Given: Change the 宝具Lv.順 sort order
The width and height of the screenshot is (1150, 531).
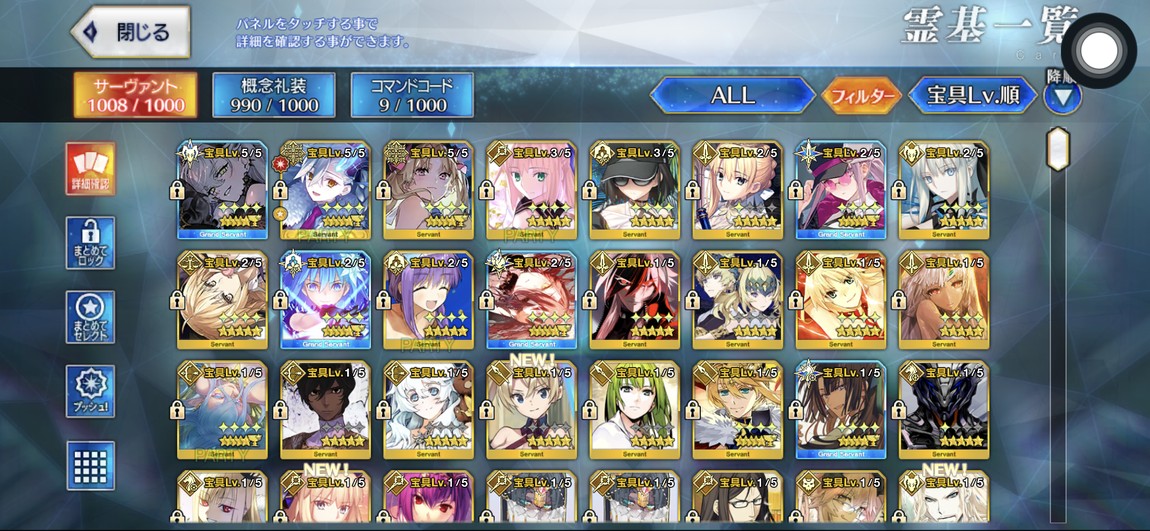Looking at the screenshot, I should (972, 96).
